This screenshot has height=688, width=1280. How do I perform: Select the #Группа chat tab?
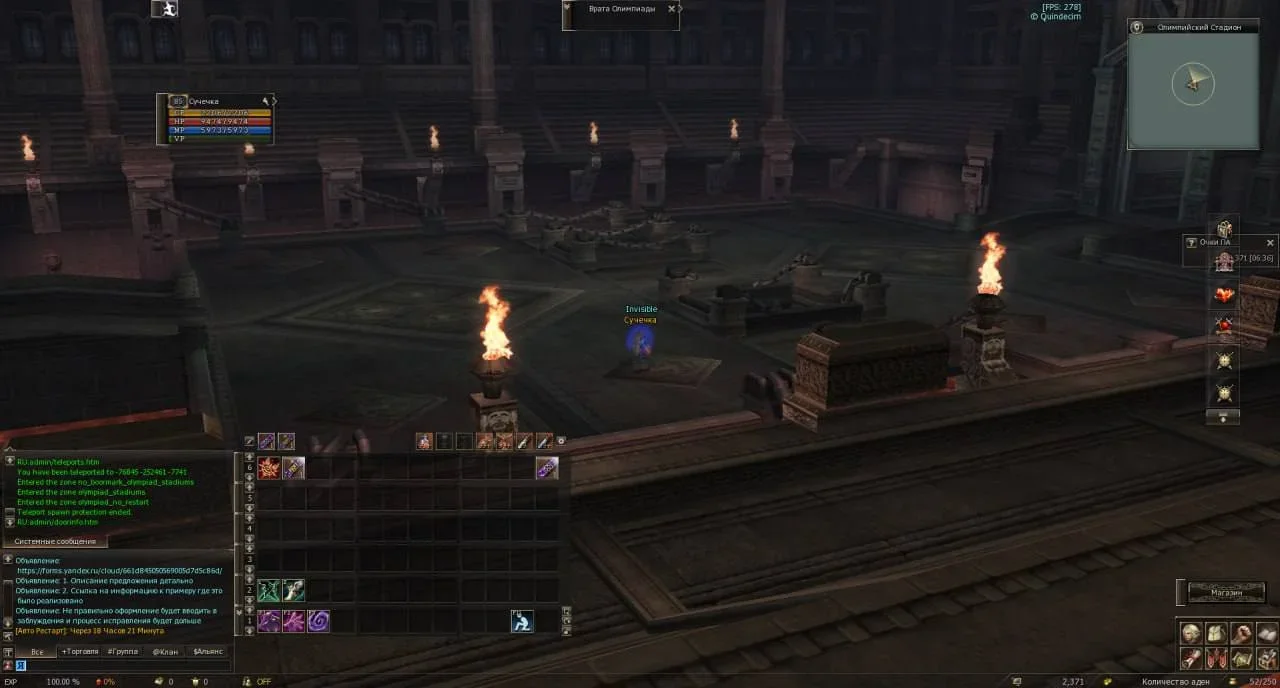tap(123, 651)
